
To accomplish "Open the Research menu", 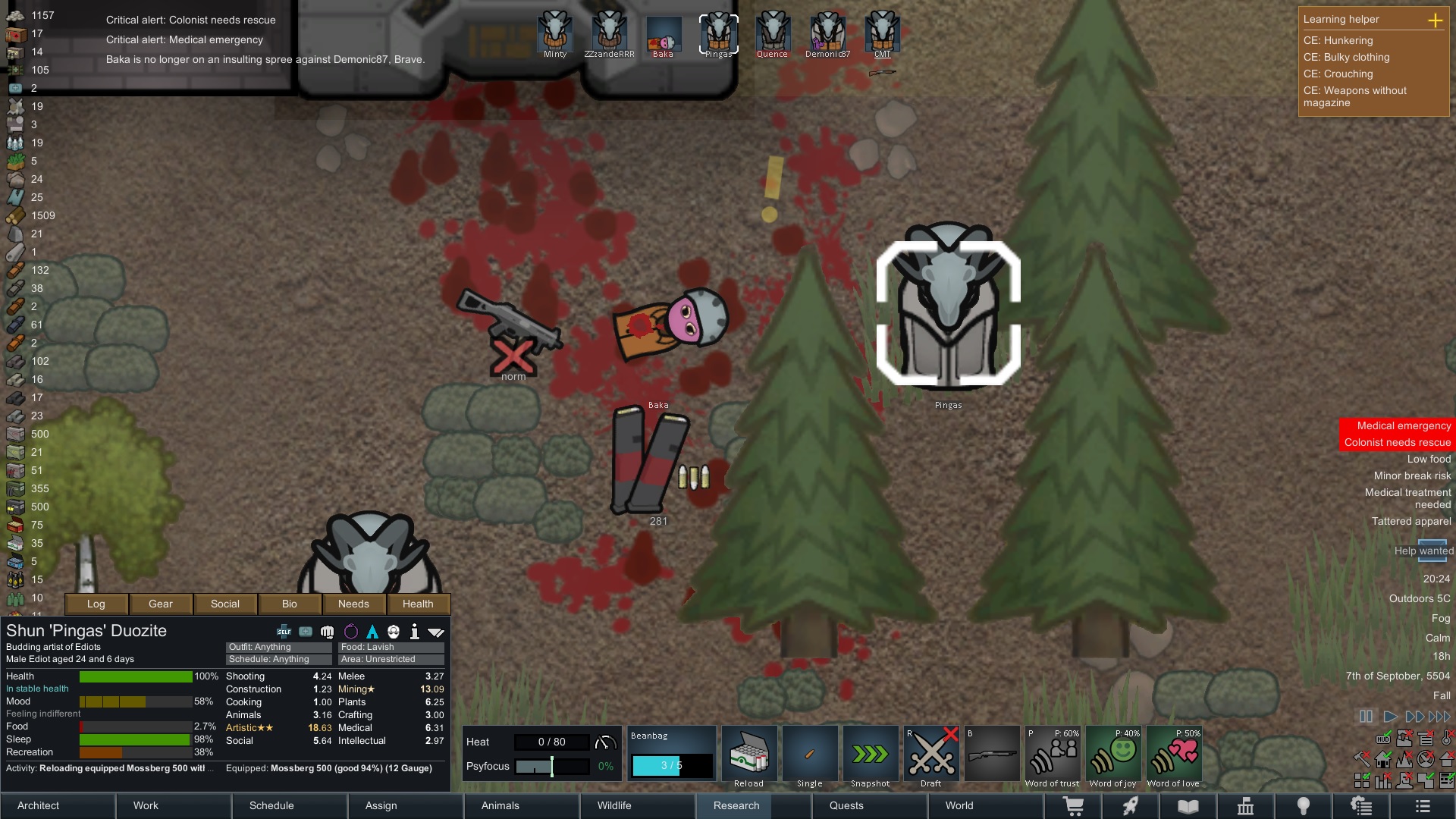I will [736, 805].
